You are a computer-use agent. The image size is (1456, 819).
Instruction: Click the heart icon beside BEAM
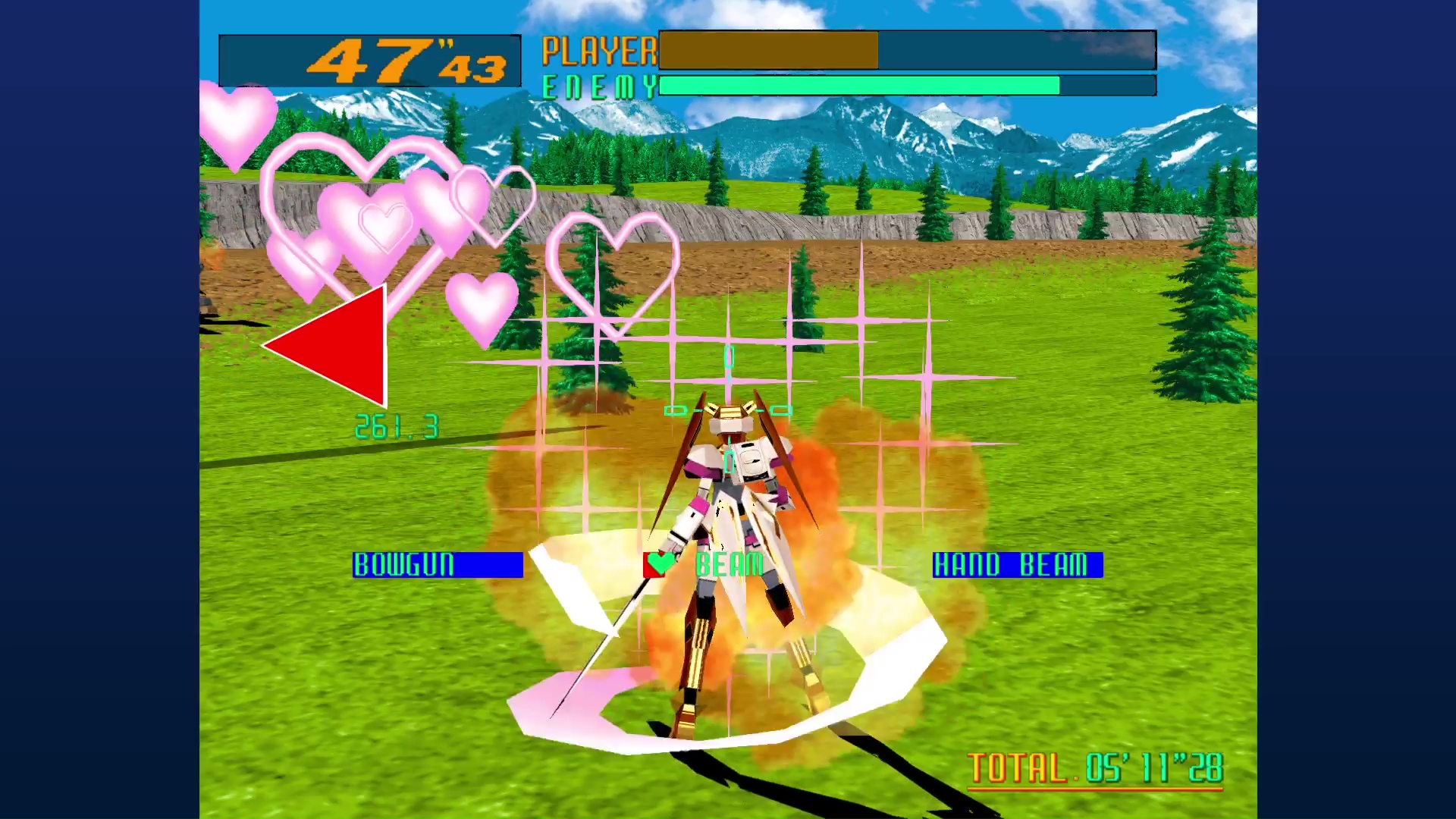658,565
